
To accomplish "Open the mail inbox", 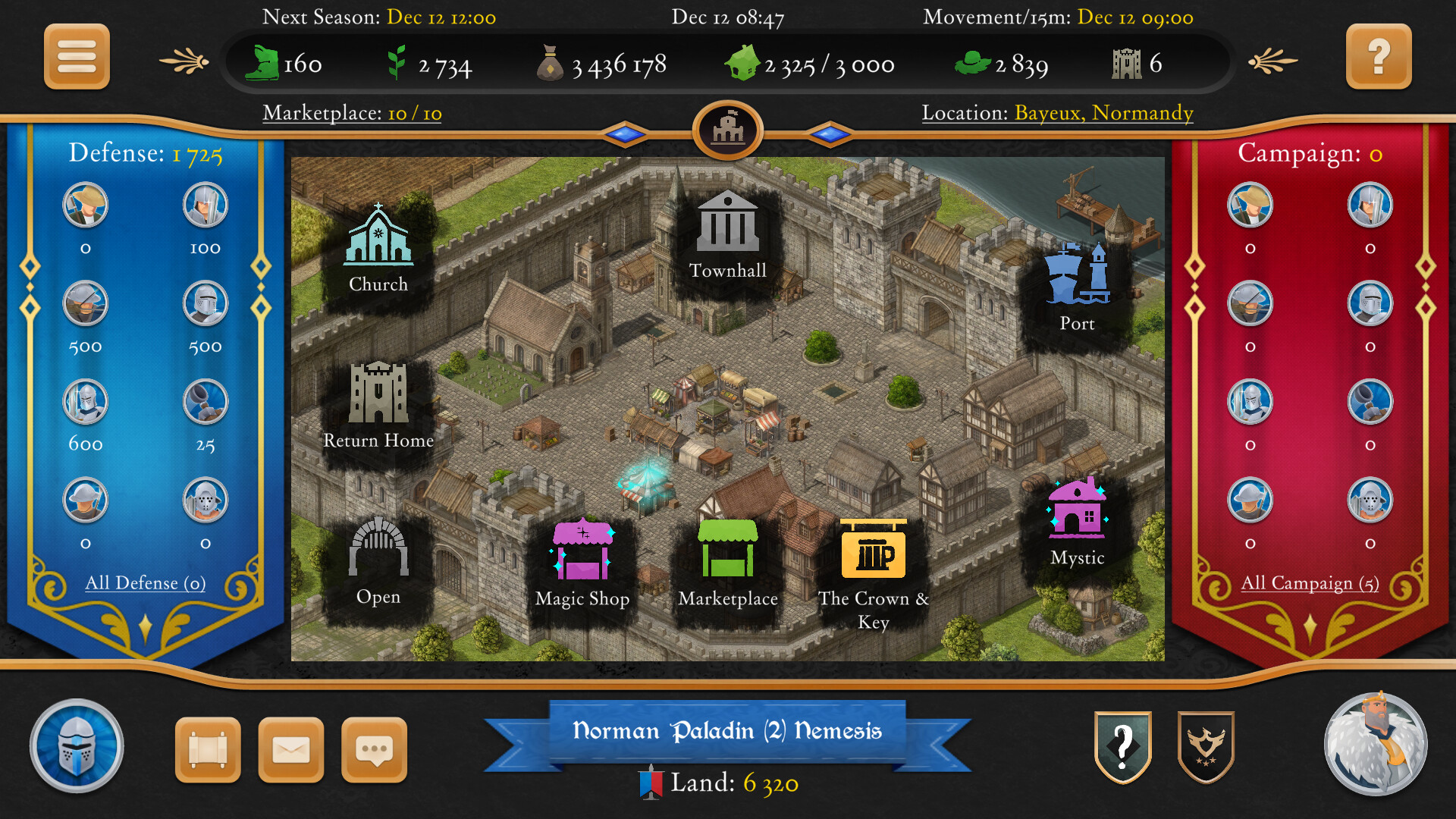I will pos(292,749).
